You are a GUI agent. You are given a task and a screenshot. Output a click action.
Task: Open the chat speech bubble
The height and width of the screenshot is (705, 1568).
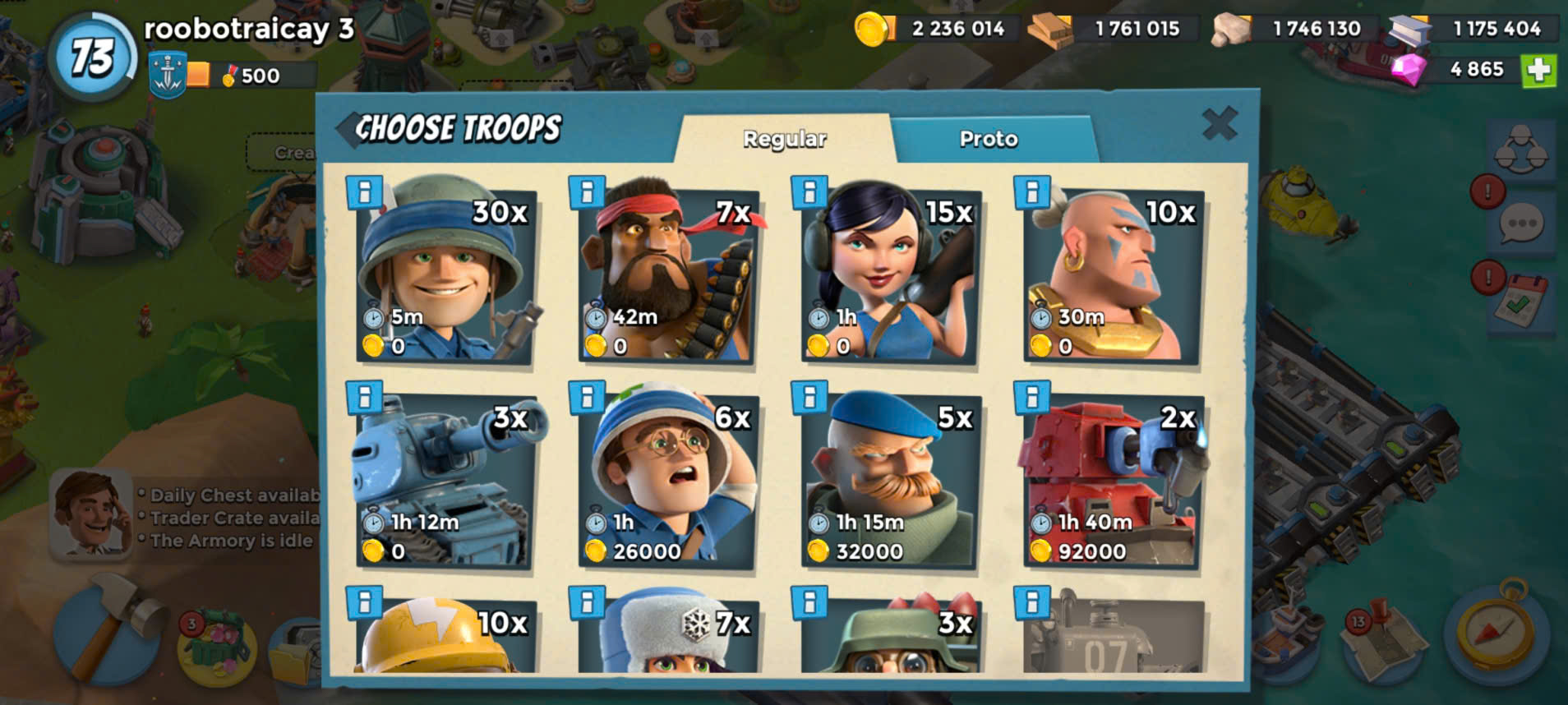[x=1522, y=224]
